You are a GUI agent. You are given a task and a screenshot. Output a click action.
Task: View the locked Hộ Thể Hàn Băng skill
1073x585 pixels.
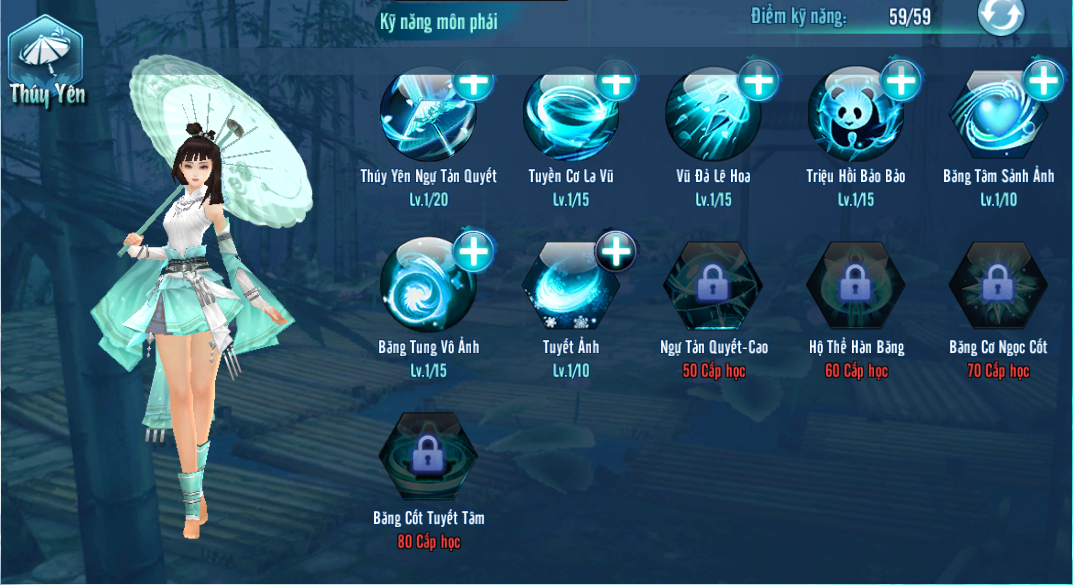855,286
